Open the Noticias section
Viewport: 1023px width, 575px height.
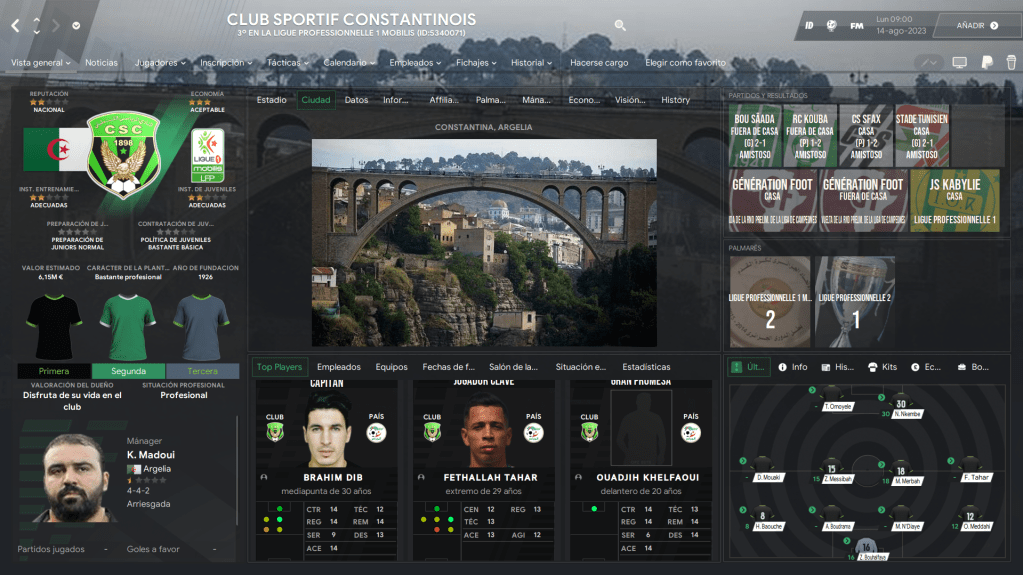point(101,63)
